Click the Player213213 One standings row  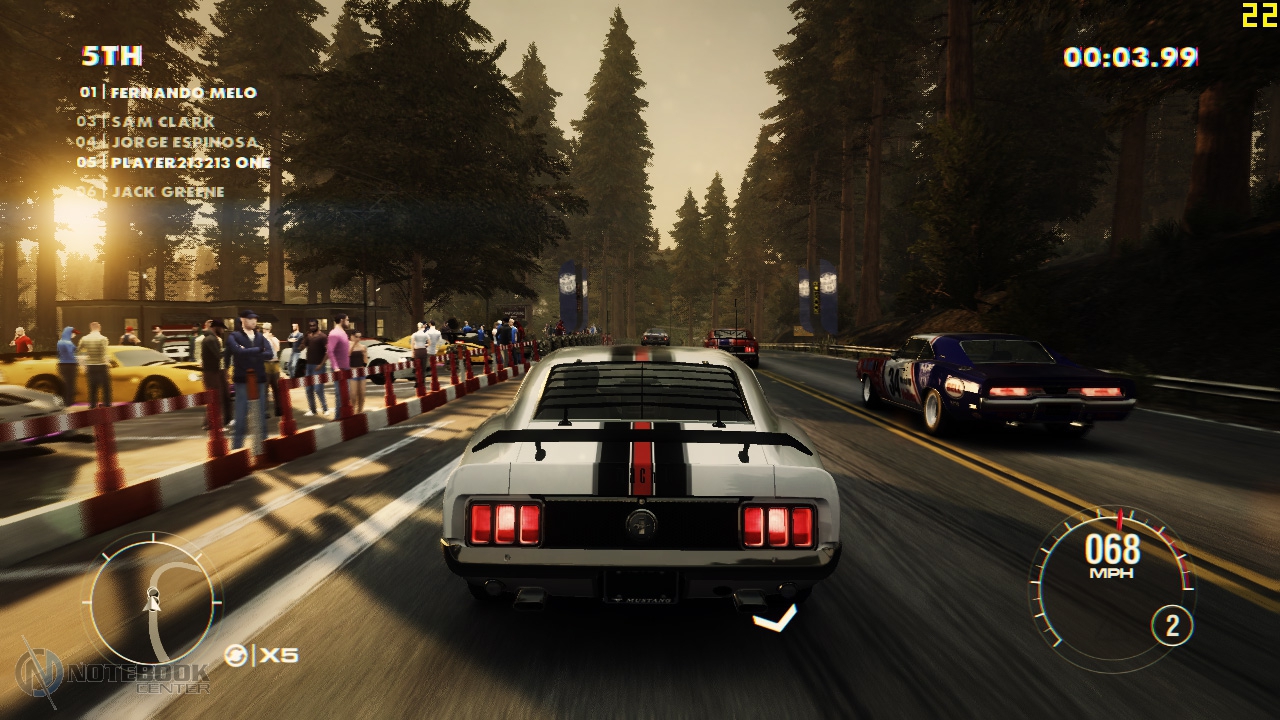click(x=174, y=162)
